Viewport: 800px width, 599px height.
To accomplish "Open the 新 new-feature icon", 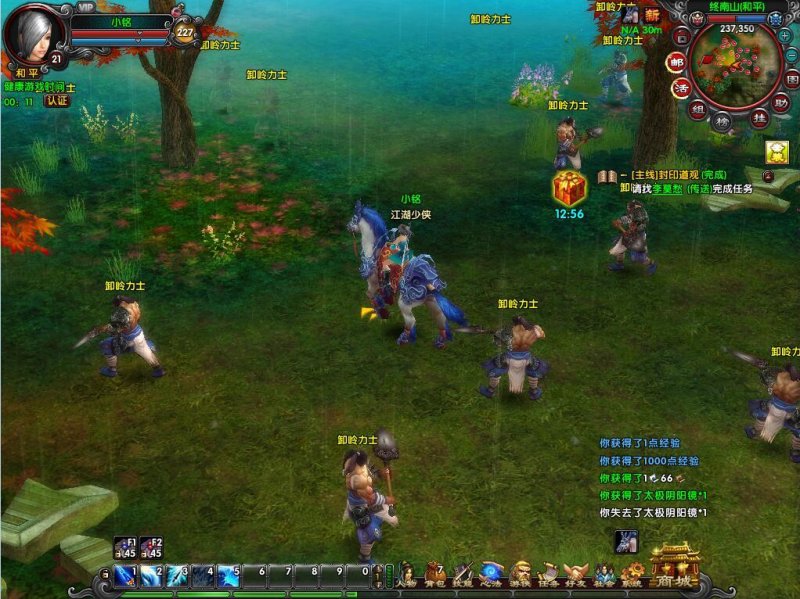I will pos(652,16).
